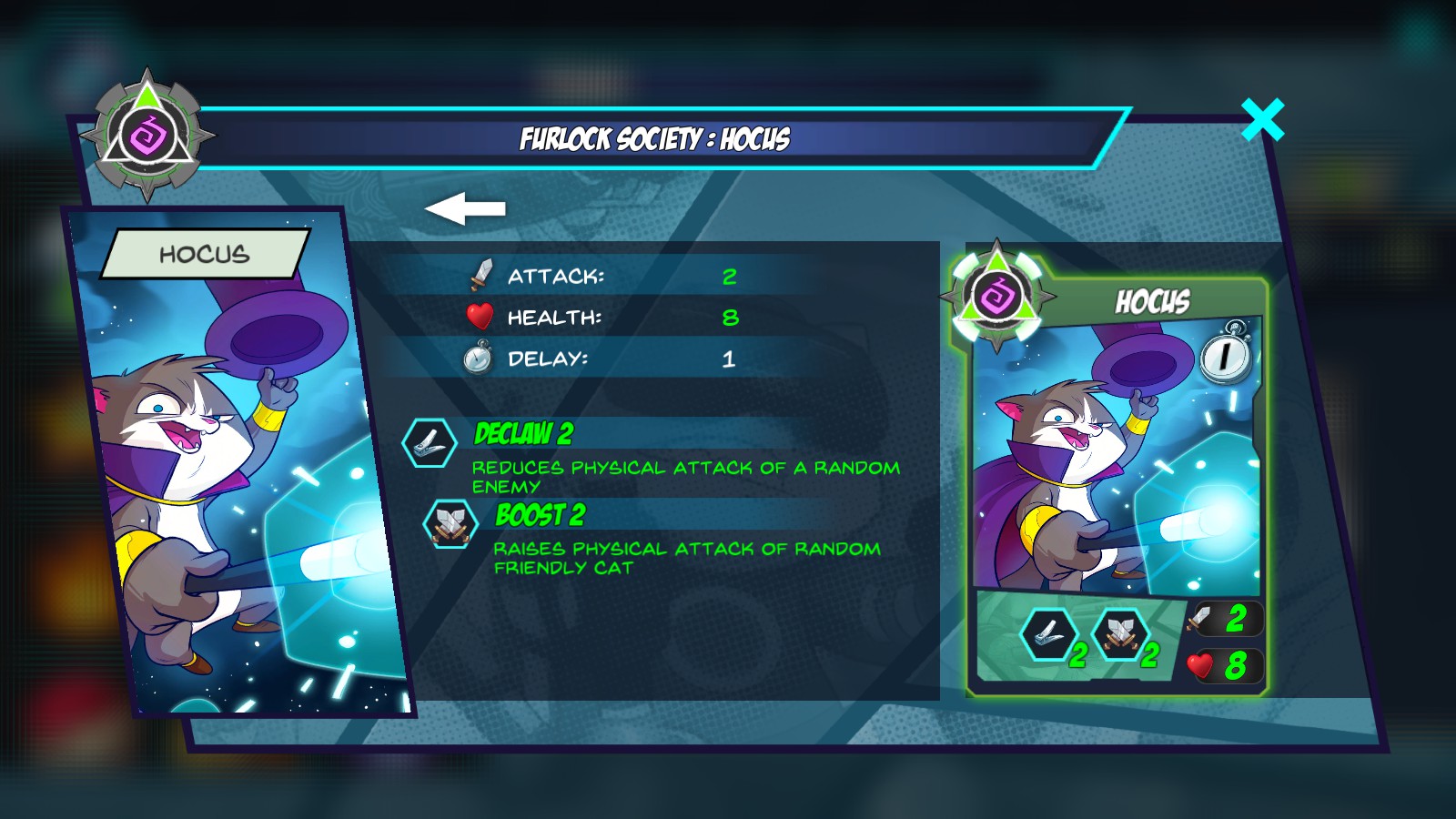This screenshot has height=819, width=1456.
Task: Go back with the white arrow
Action: click(x=465, y=208)
